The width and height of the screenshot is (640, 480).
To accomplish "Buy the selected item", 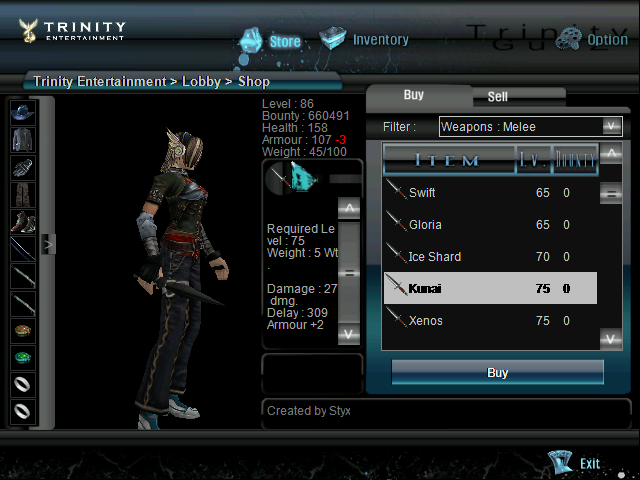I will [497, 373].
